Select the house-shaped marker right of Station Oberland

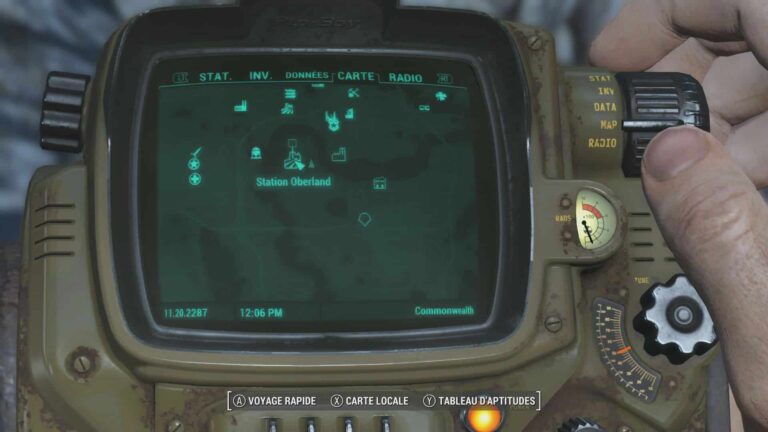coord(380,183)
